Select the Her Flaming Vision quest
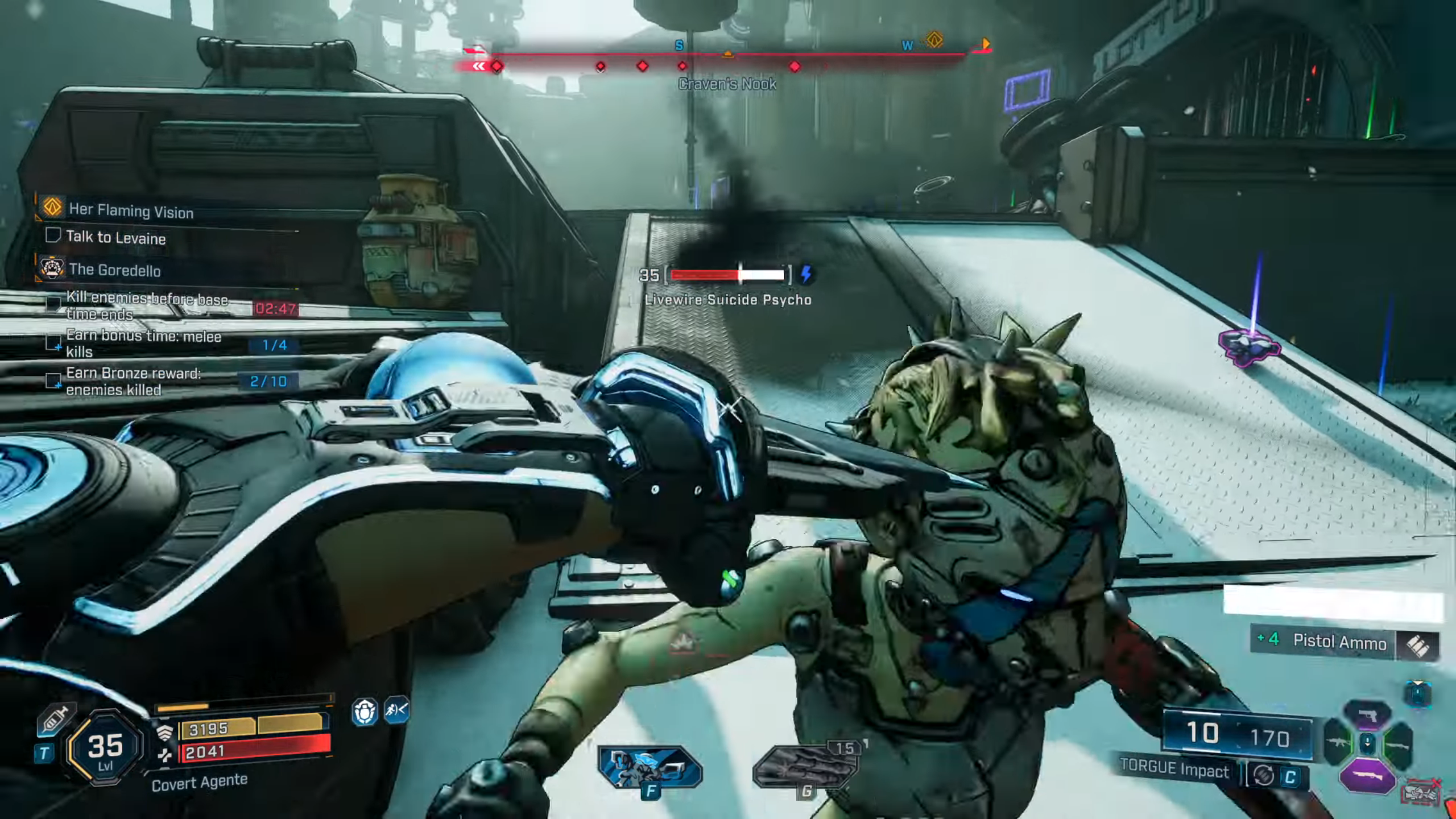 tap(131, 210)
